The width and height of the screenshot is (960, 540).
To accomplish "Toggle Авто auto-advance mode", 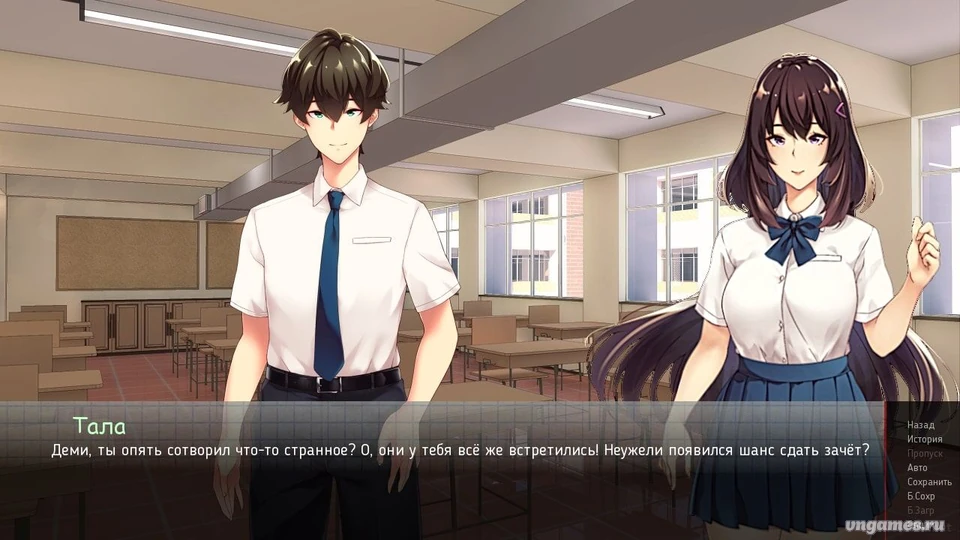I will (917, 467).
